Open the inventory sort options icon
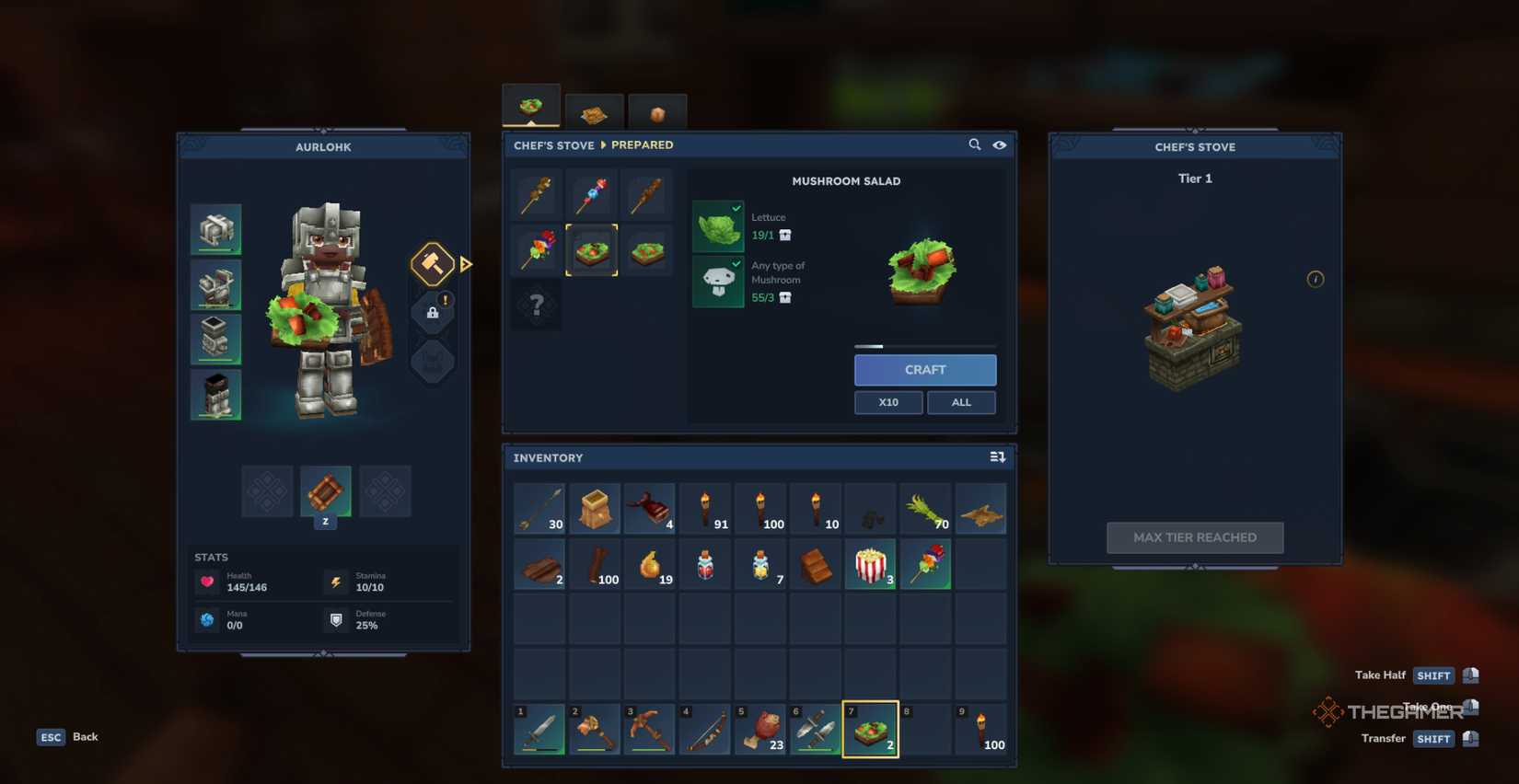The height and width of the screenshot is (784, 1519). coord(996,457)
